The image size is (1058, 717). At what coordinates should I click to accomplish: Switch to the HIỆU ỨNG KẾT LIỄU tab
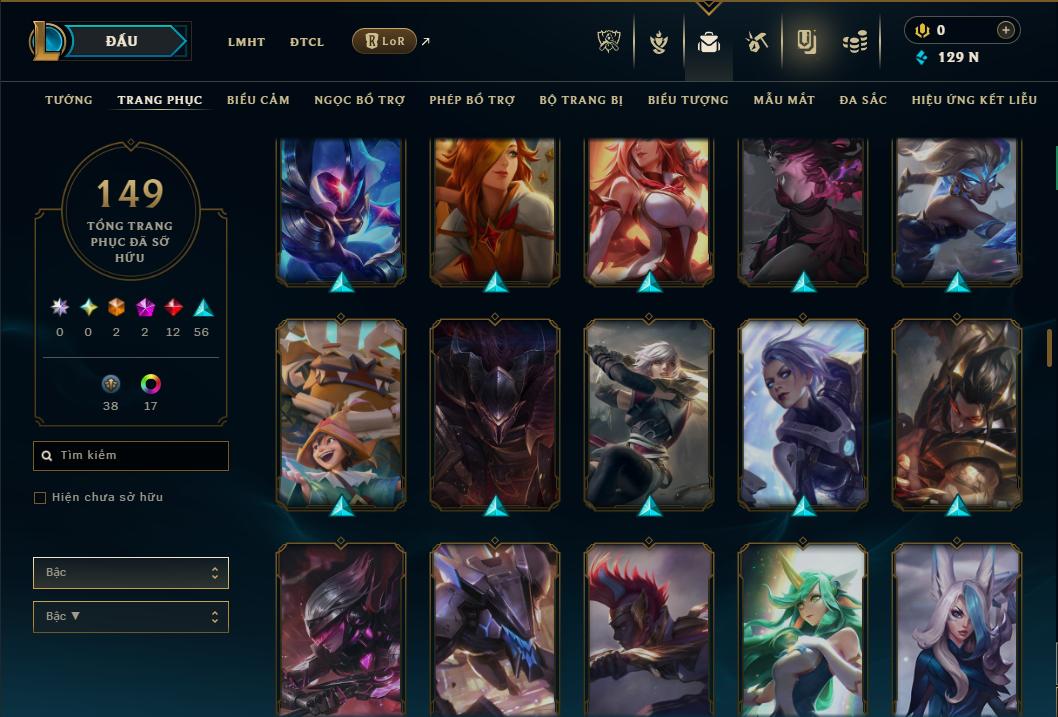pos(974,100)
